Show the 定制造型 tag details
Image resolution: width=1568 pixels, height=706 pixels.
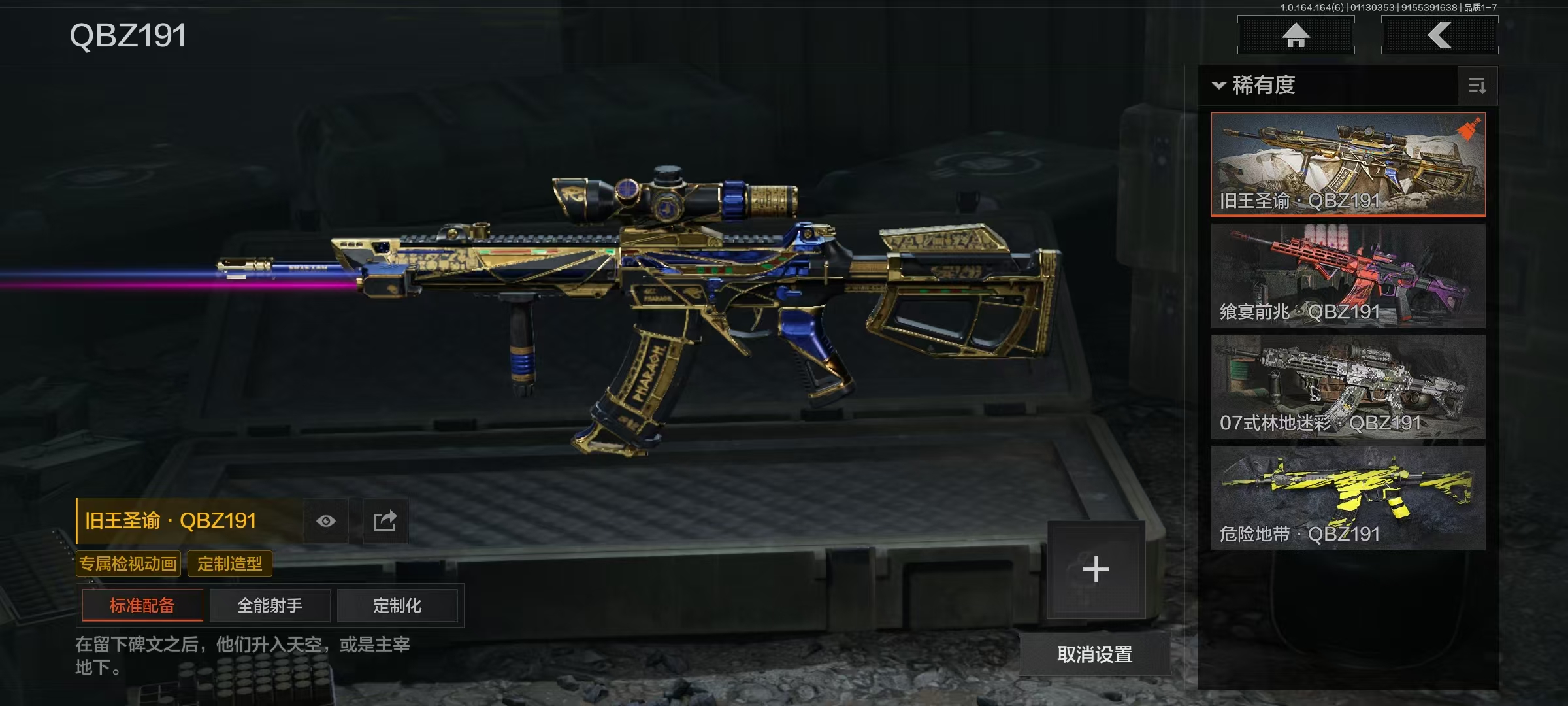pos(230,563)
